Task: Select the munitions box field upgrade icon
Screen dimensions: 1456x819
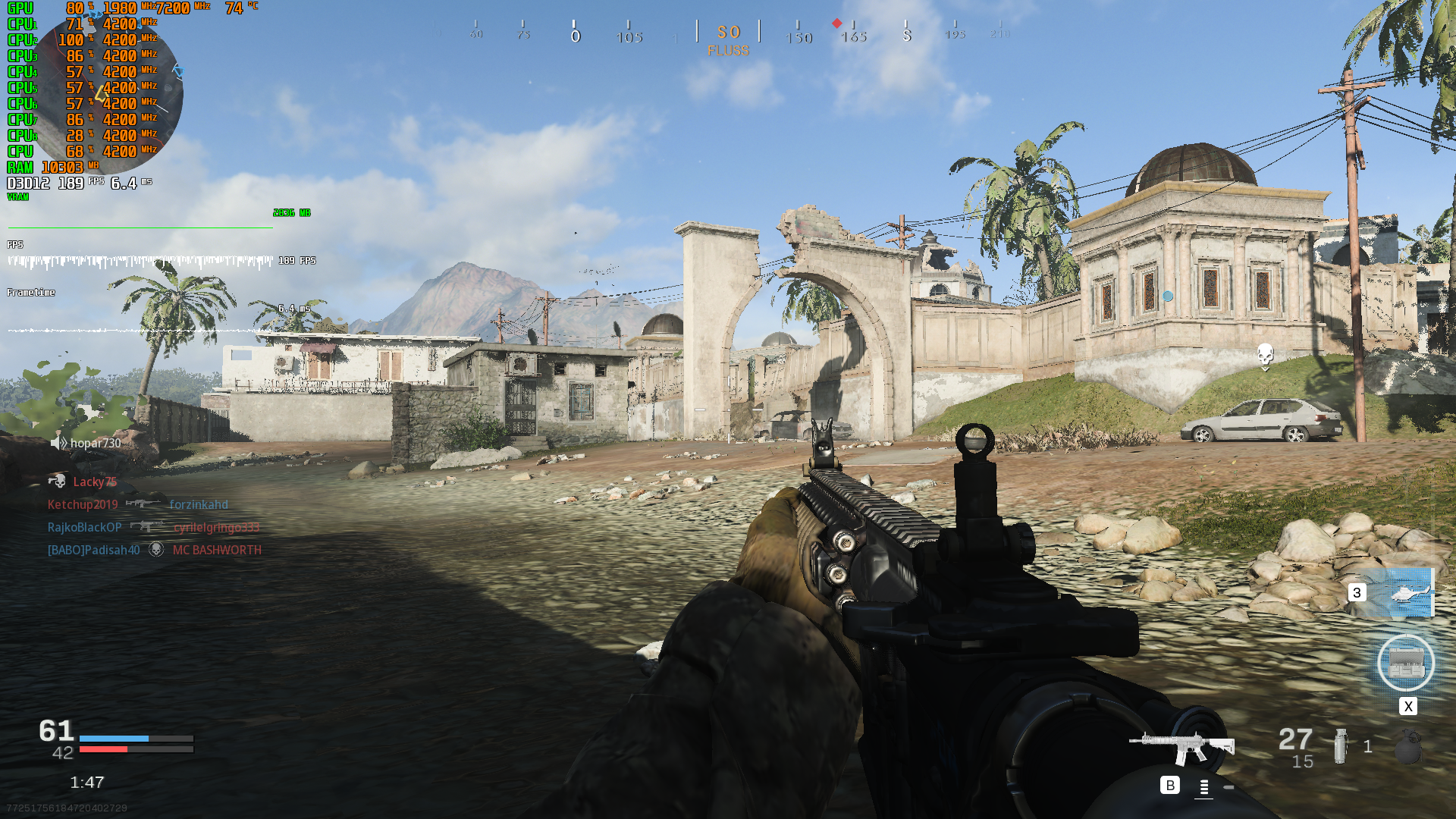Action: click(x=1407, y=663)
